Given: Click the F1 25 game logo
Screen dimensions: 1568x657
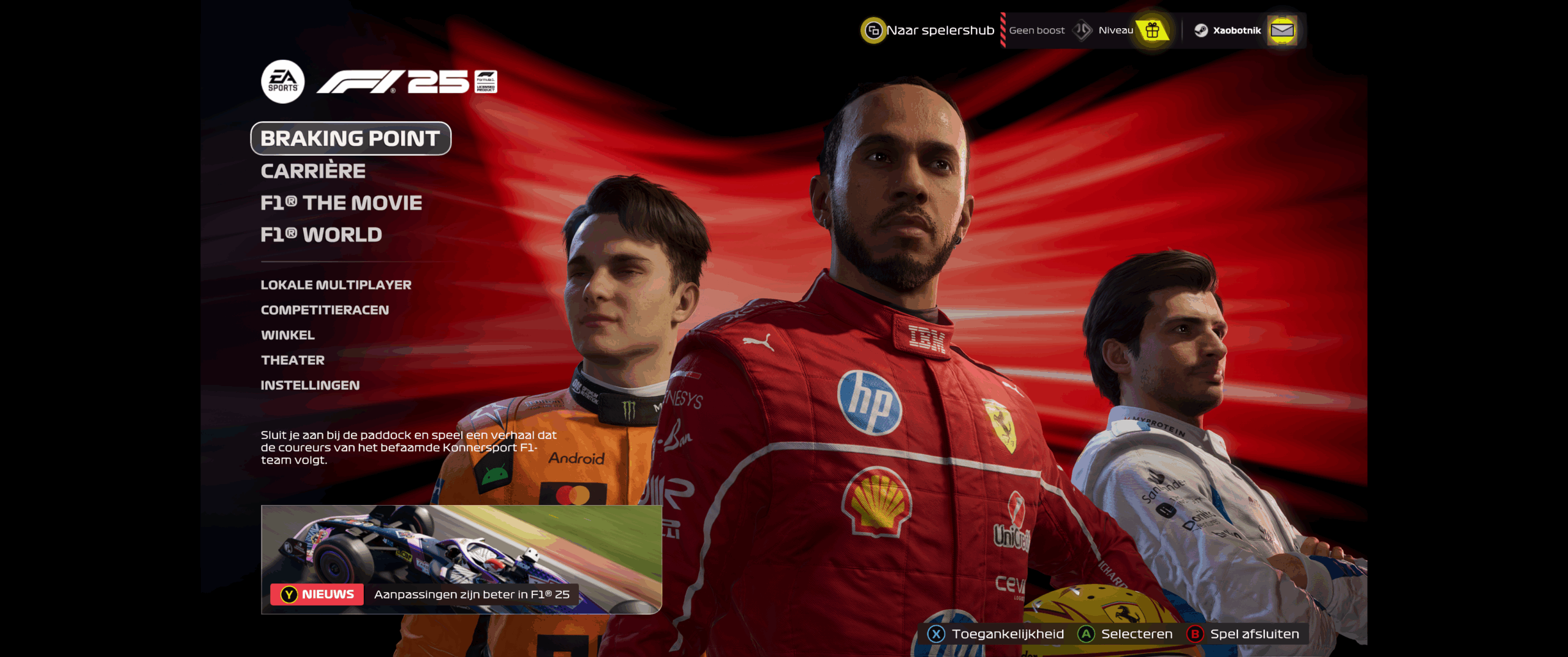Looking at the screenshot, I should 392,82.
